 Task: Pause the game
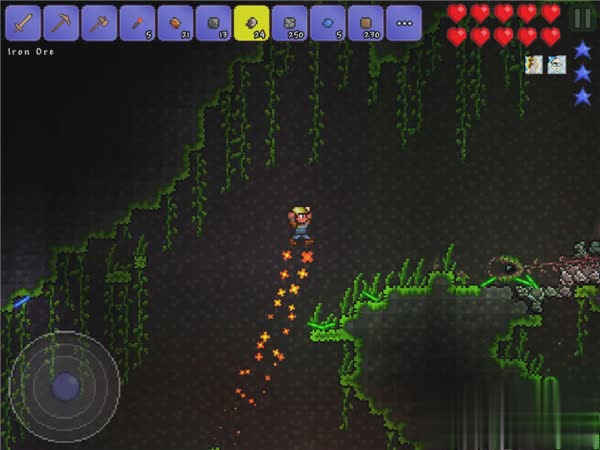coord(582,18)
